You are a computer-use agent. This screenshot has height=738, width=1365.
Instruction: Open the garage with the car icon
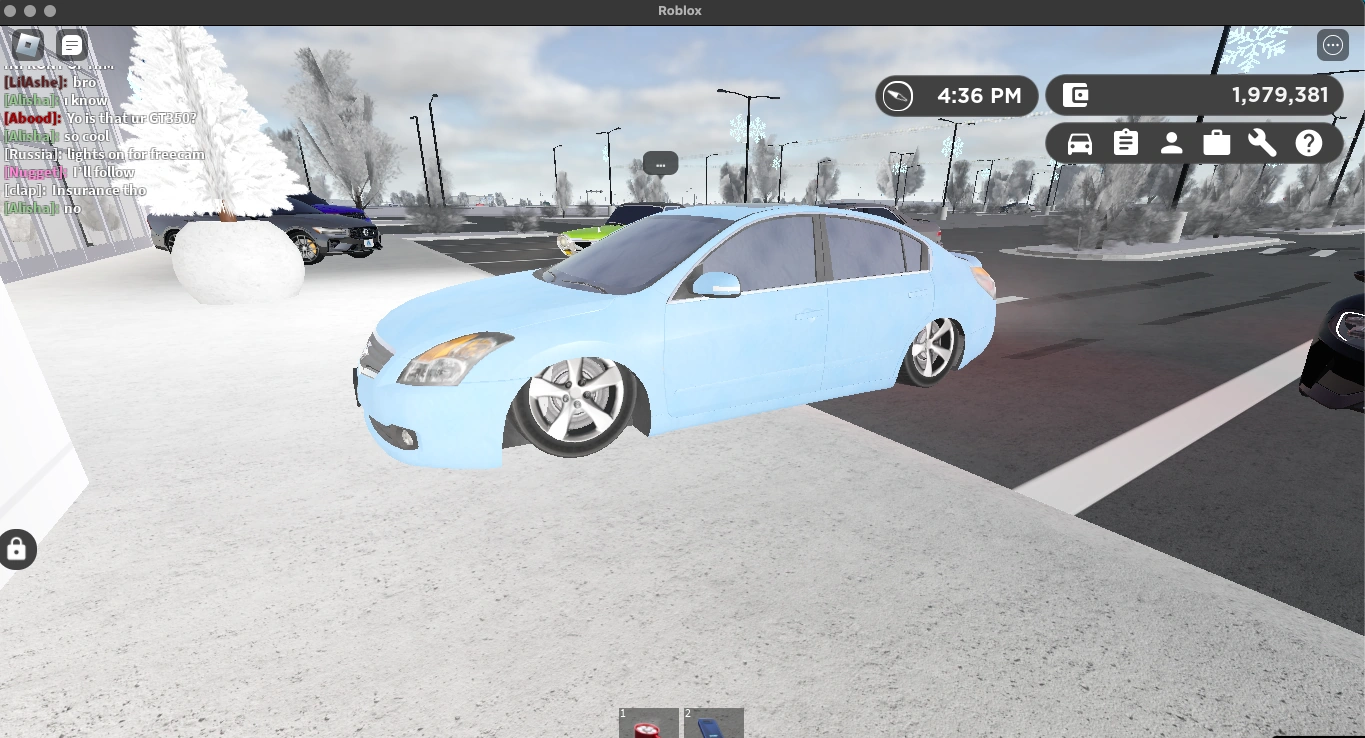1079,142
